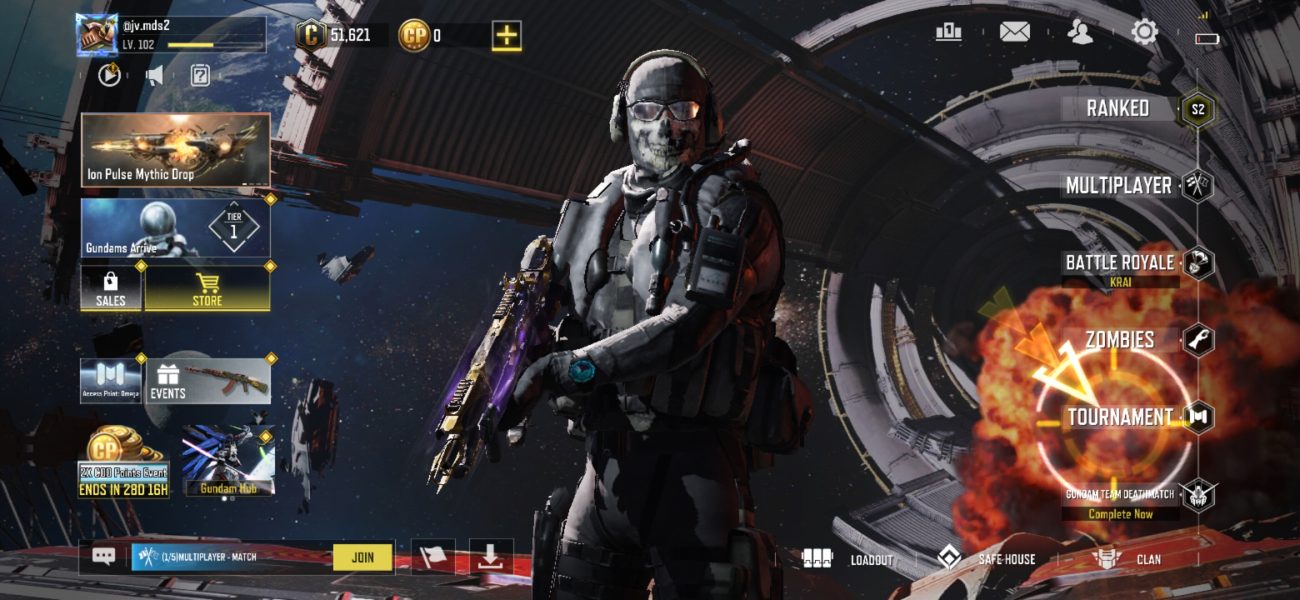1300x600 pixels.
Task: Select the Battle Royale mode
Action: (x=1119, y=263)
